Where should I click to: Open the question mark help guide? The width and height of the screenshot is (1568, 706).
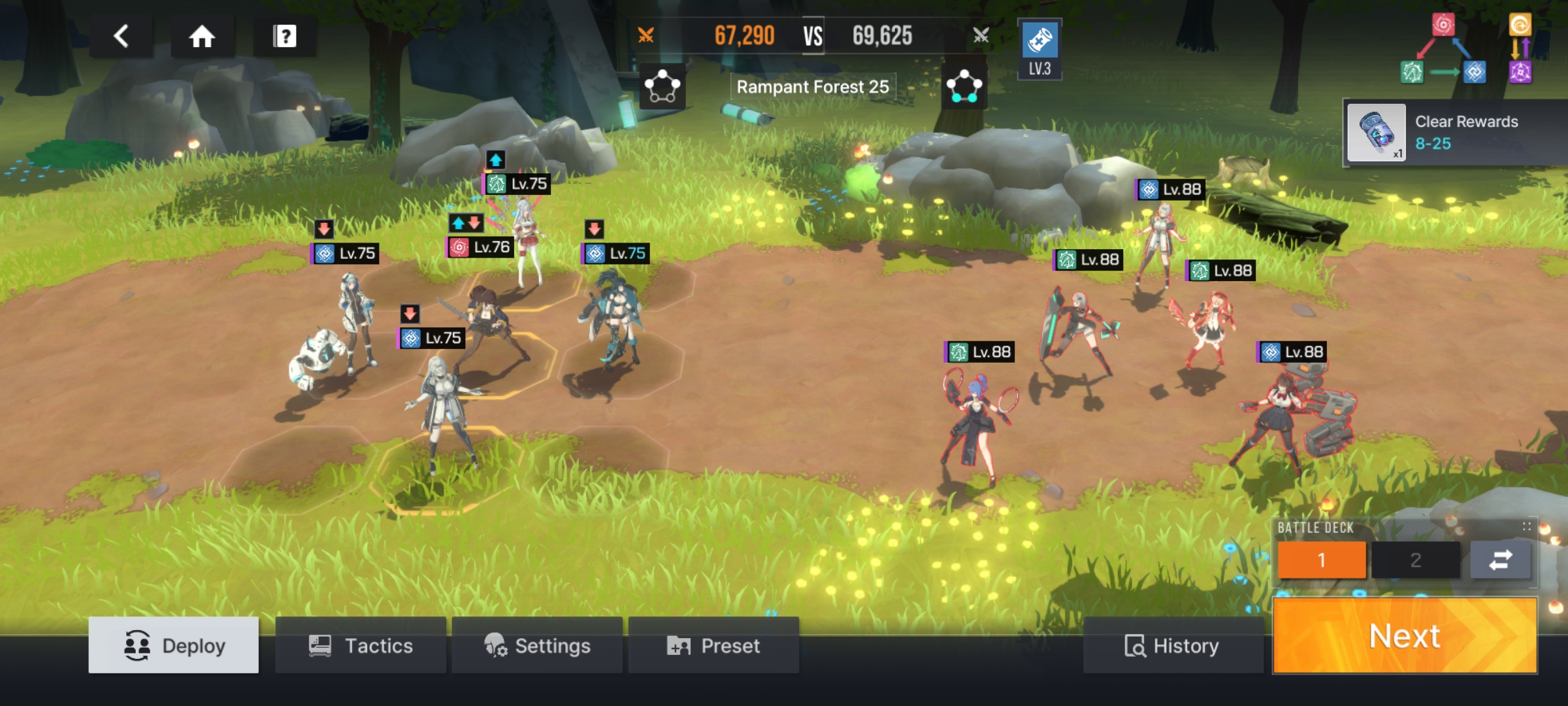[x=284, y=36]
